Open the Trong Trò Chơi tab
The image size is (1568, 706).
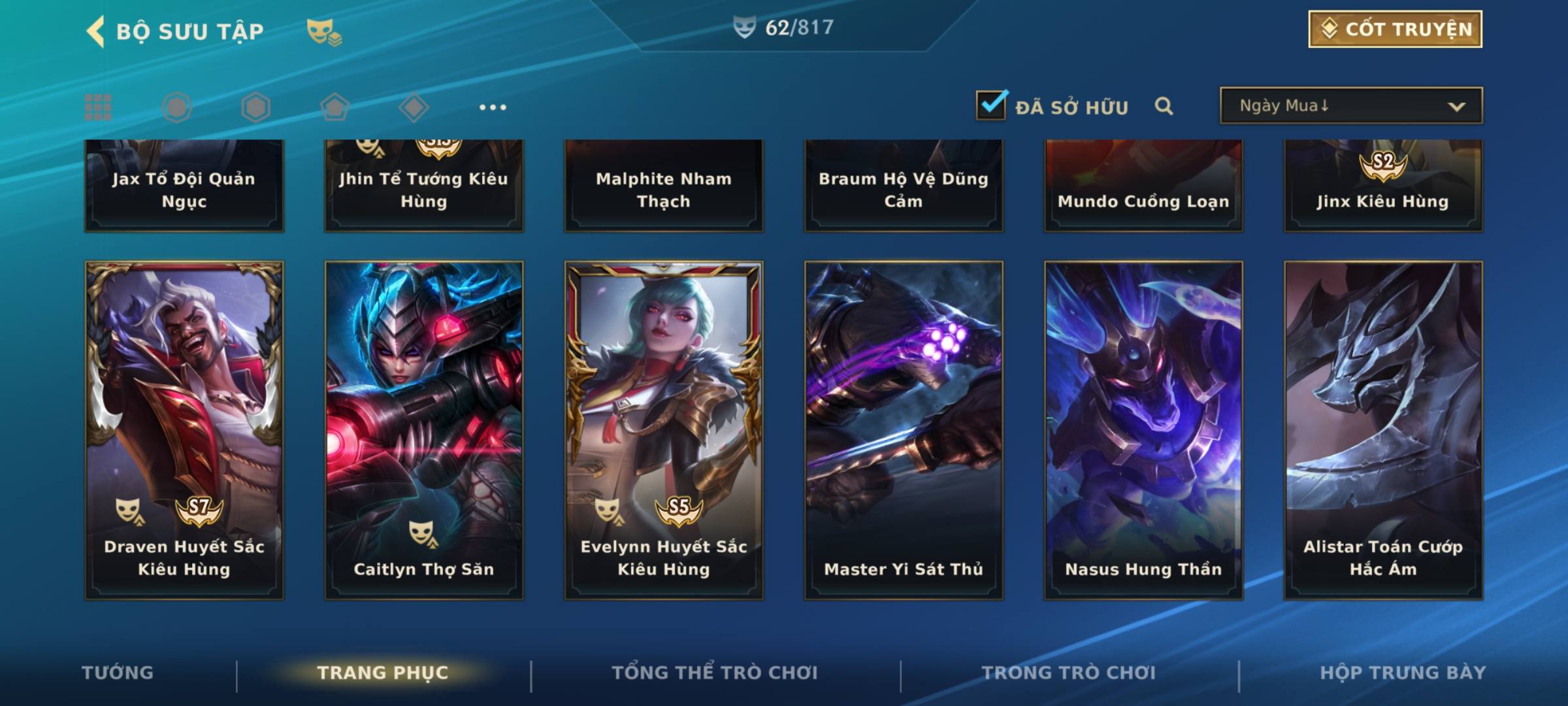pos(1068,673)
